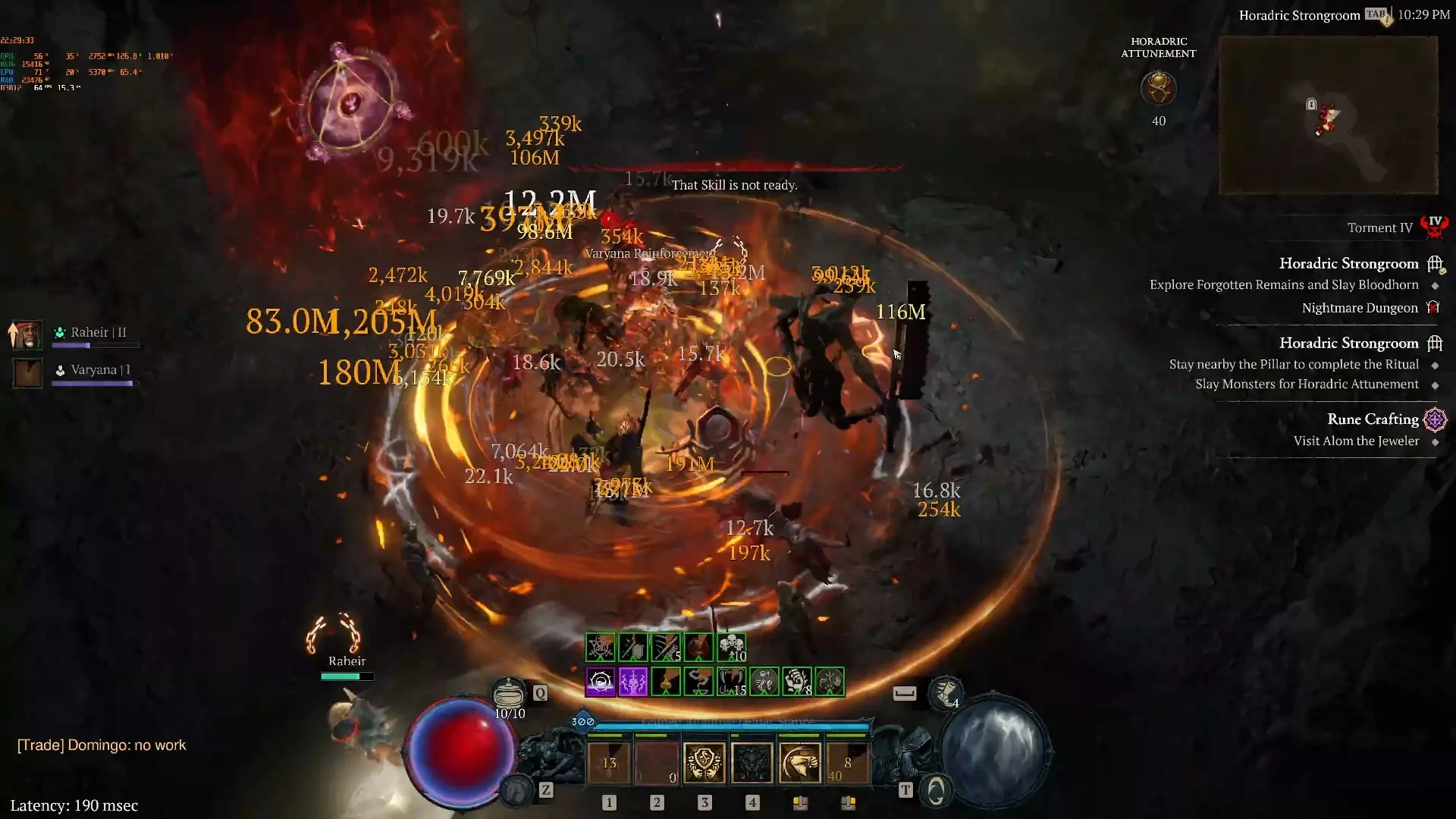Use the evade boot ability icon
Screen dimensions: 1456x819
tap(946, 692)
